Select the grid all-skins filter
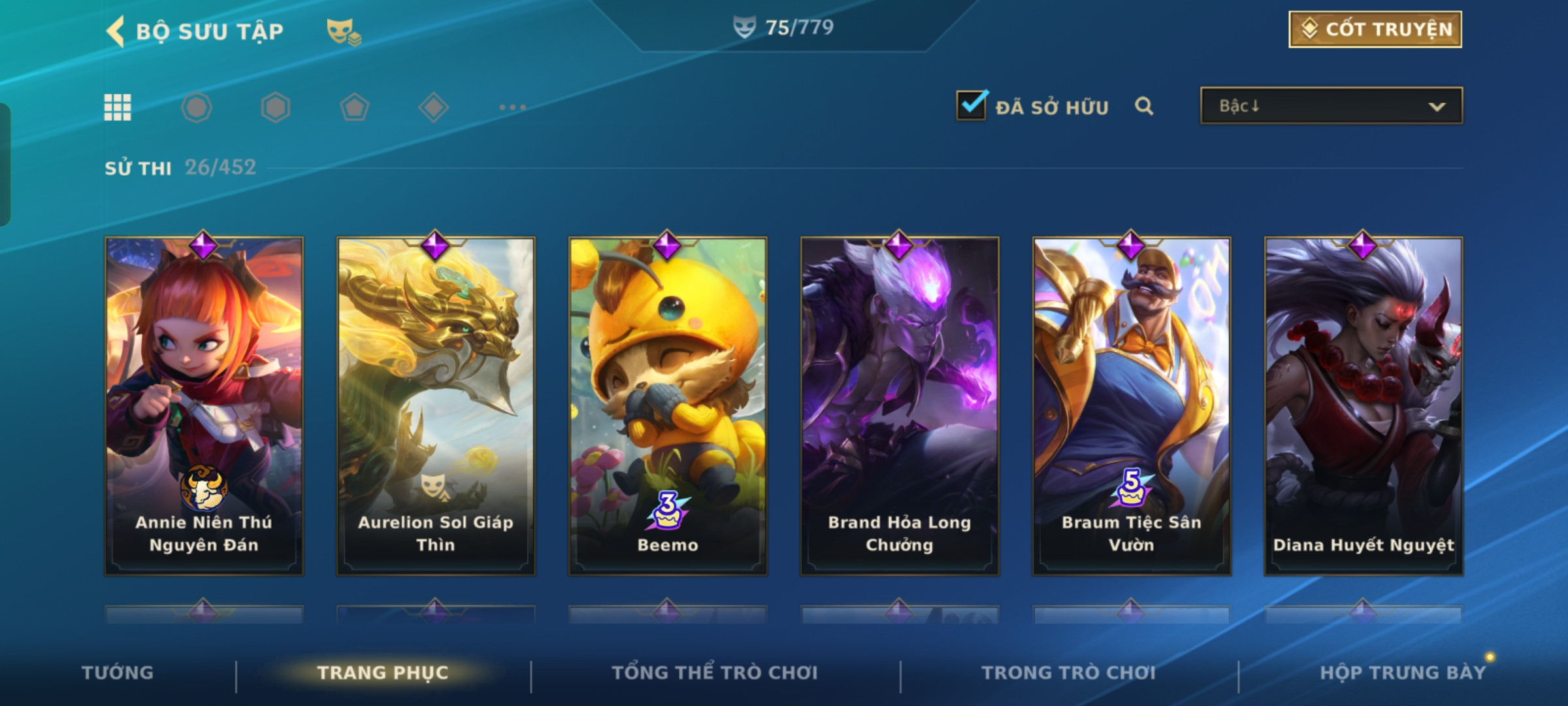Viewport: 1568px width, 706px height. [118, 107]
